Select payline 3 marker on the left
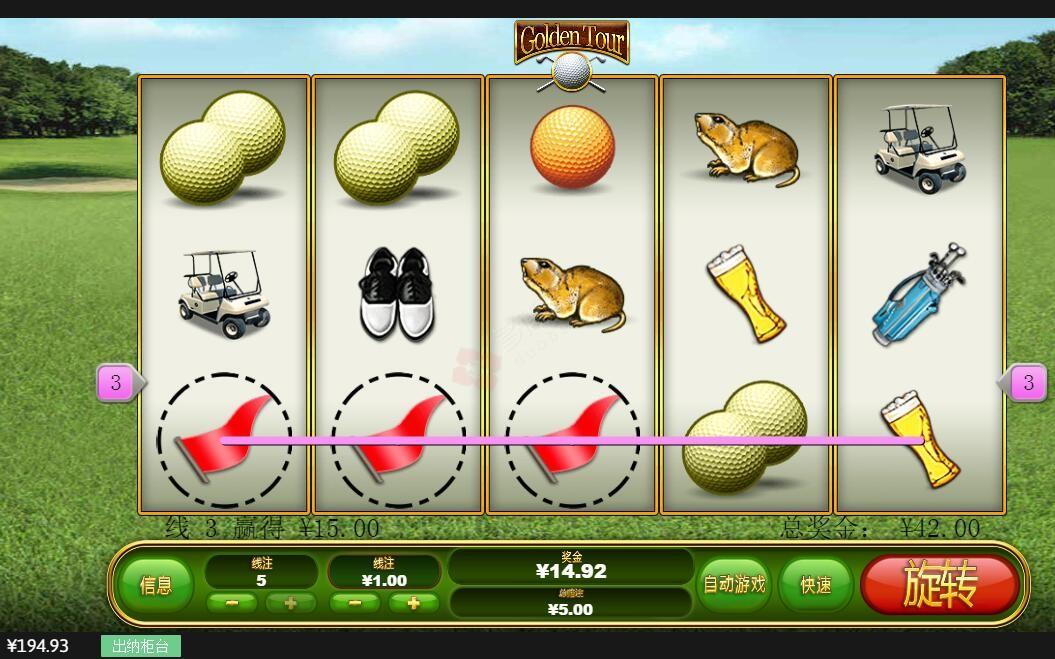Screen dimensions: 1055x659 click(x=116, y=382)
